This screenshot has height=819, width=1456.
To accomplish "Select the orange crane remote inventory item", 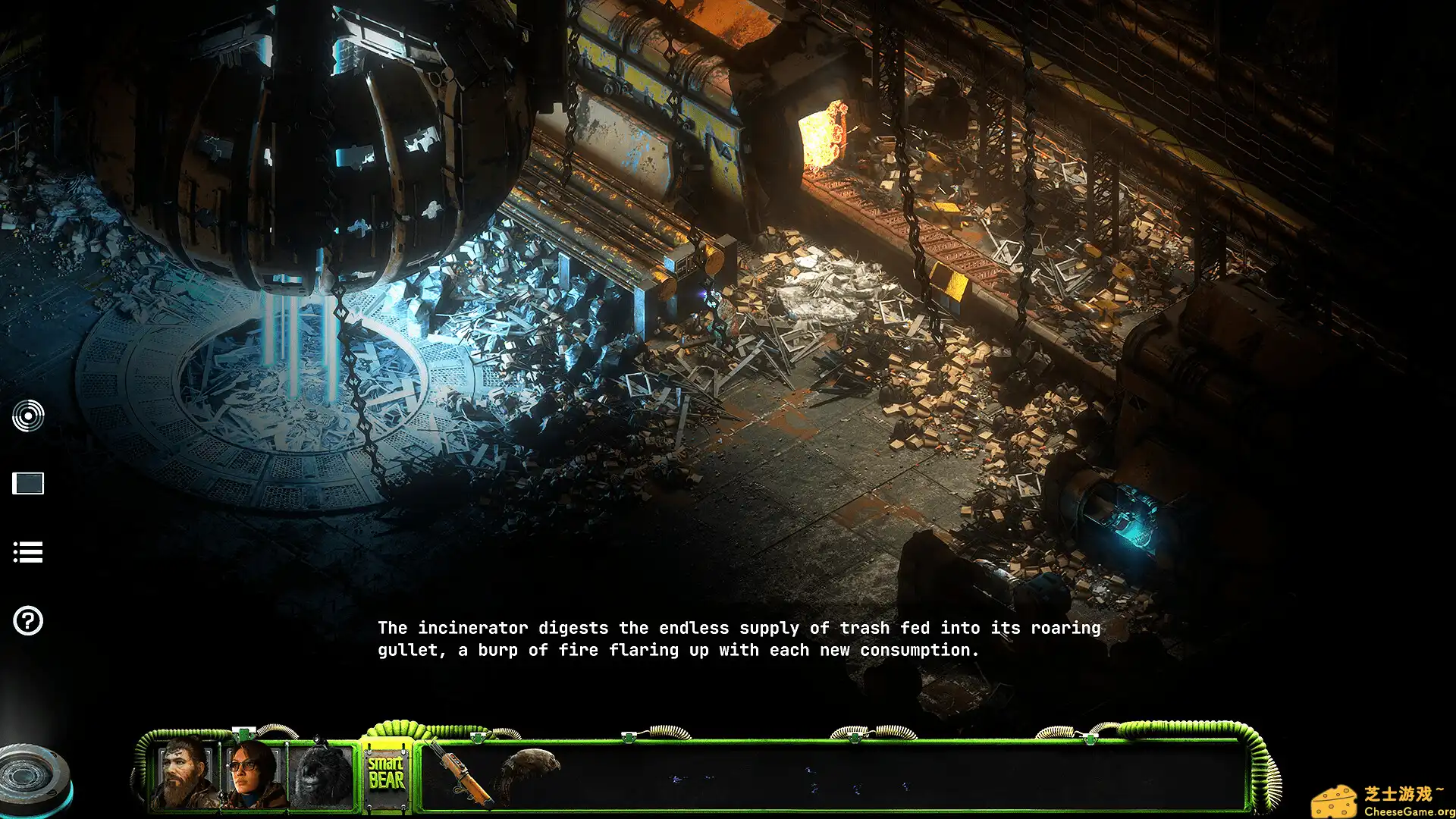I will click(x=461, y=775).
